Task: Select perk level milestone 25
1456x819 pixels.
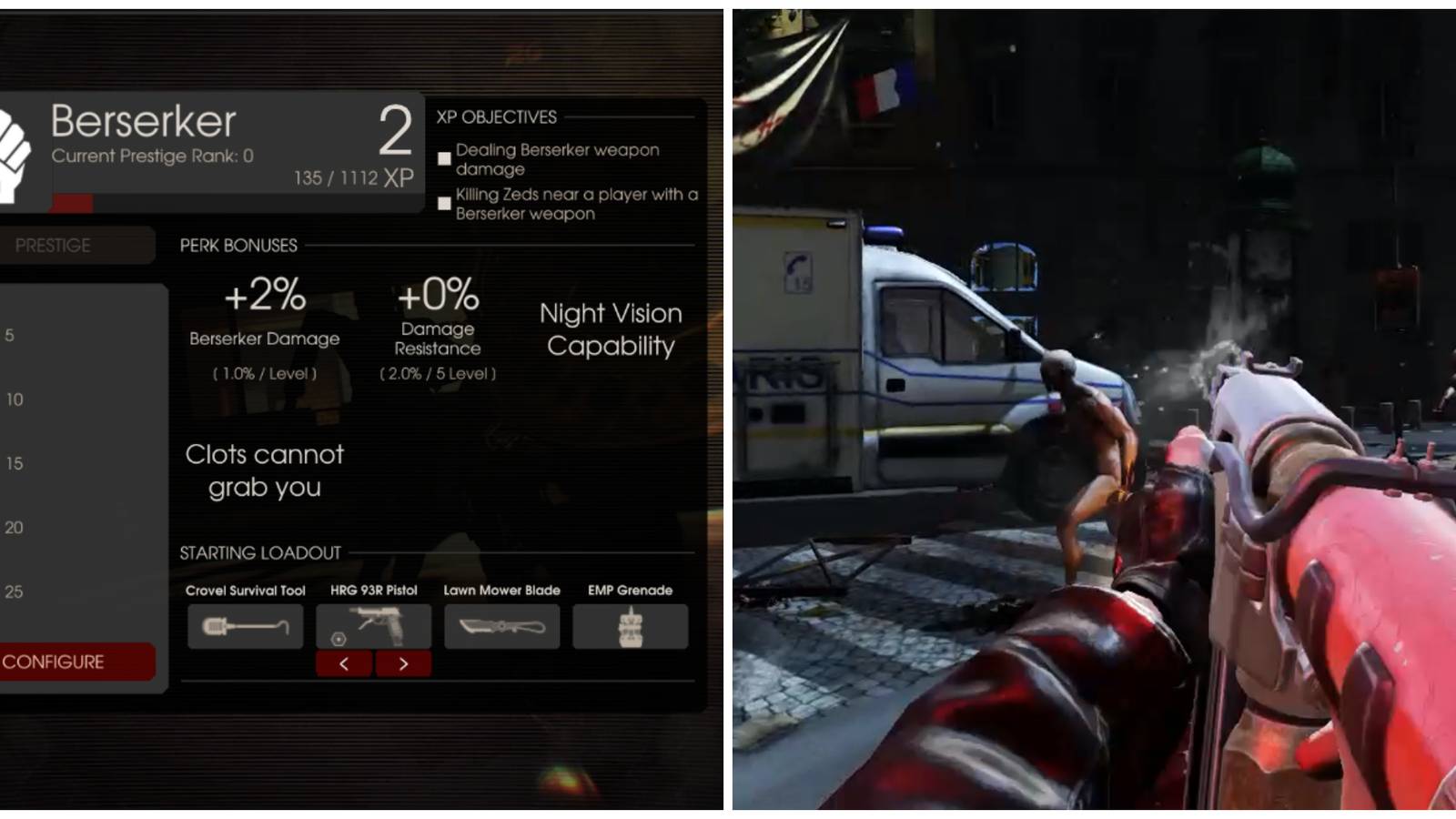Action: (12, 591)
